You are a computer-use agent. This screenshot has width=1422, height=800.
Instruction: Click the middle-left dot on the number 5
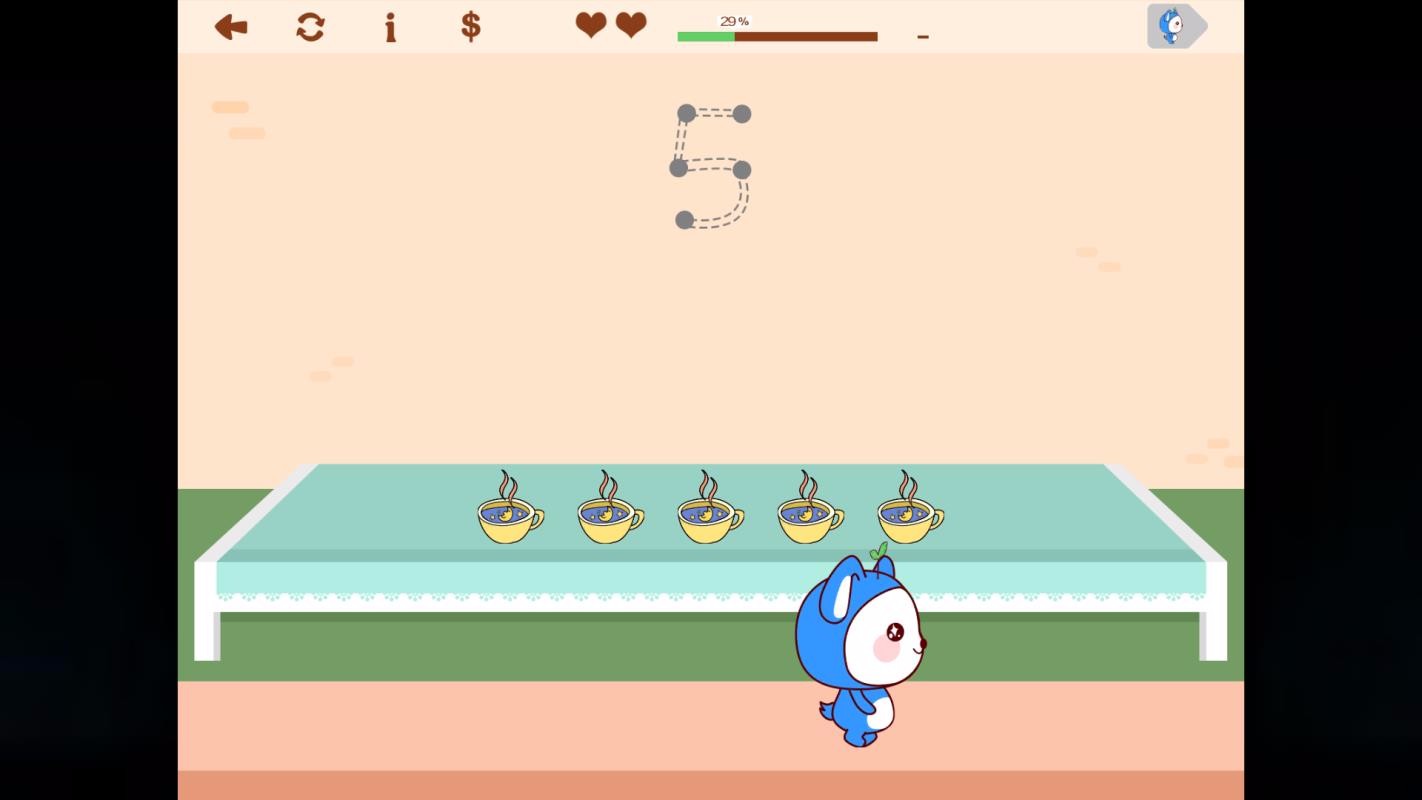coord(678,169)
